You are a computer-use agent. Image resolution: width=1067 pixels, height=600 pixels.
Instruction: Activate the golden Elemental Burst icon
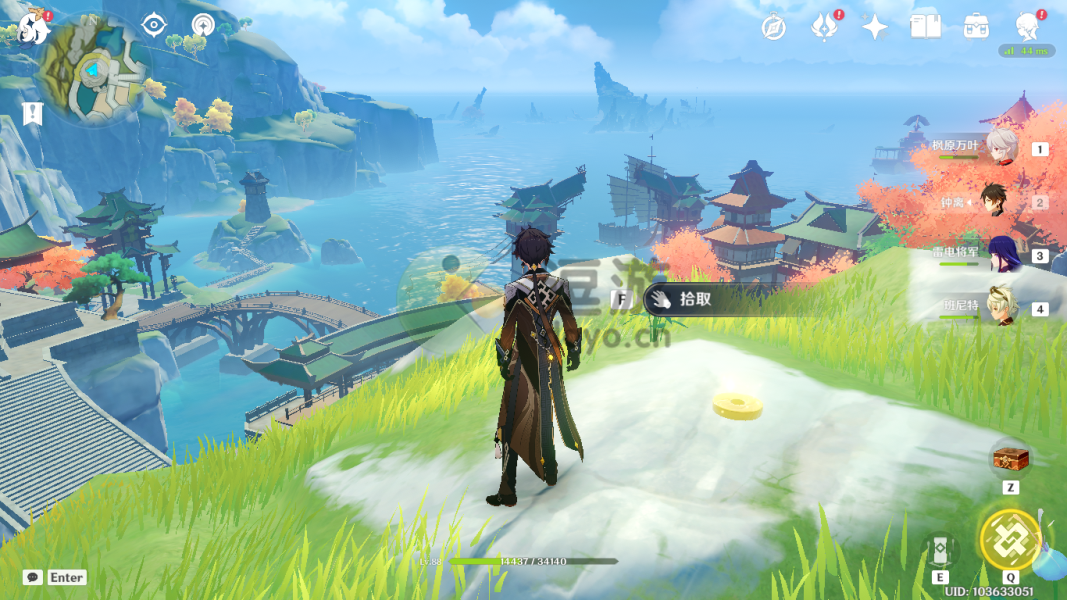pyautogui.click(x=1010, y=539)
